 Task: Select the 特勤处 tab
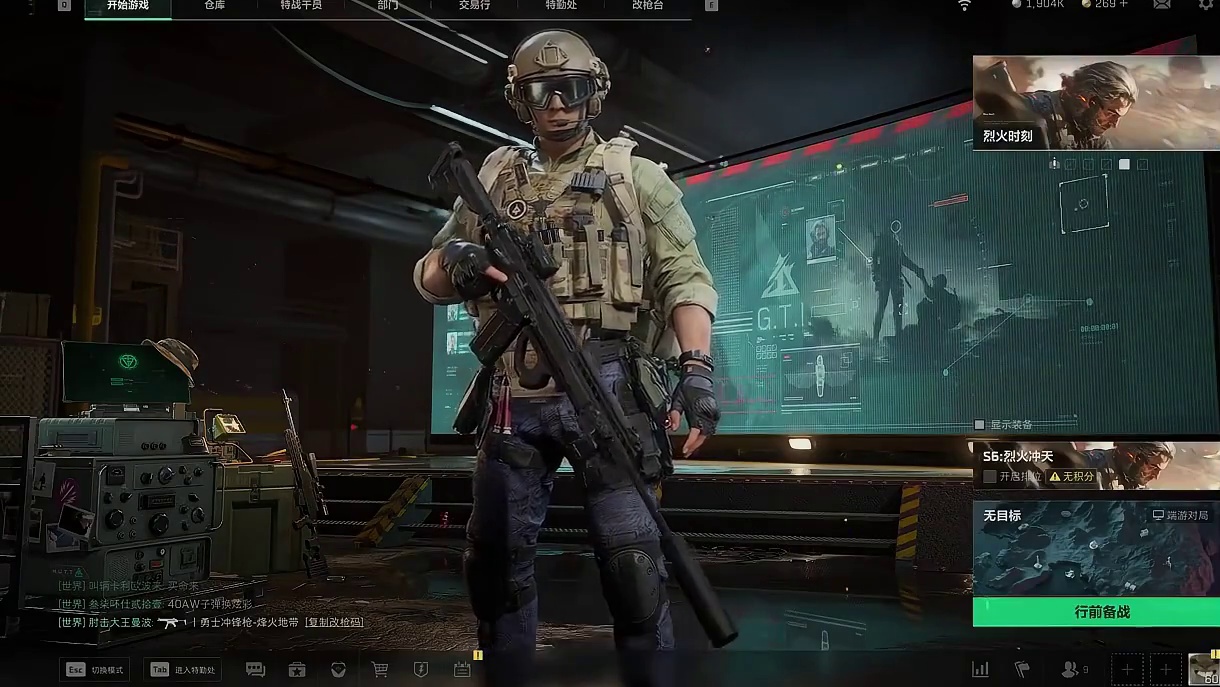[561, 6]
